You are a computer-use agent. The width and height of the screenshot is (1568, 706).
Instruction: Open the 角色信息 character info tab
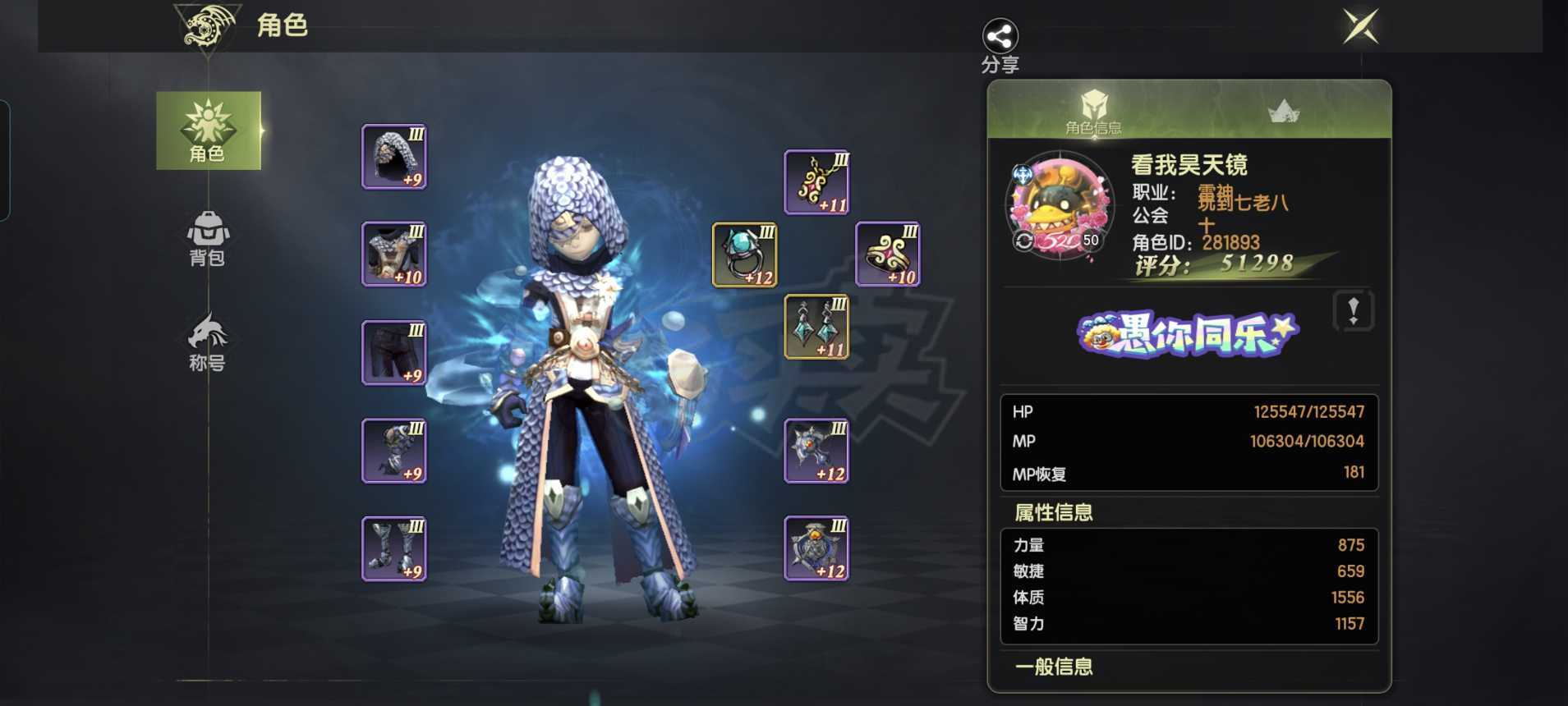(x=1093, y=112)
